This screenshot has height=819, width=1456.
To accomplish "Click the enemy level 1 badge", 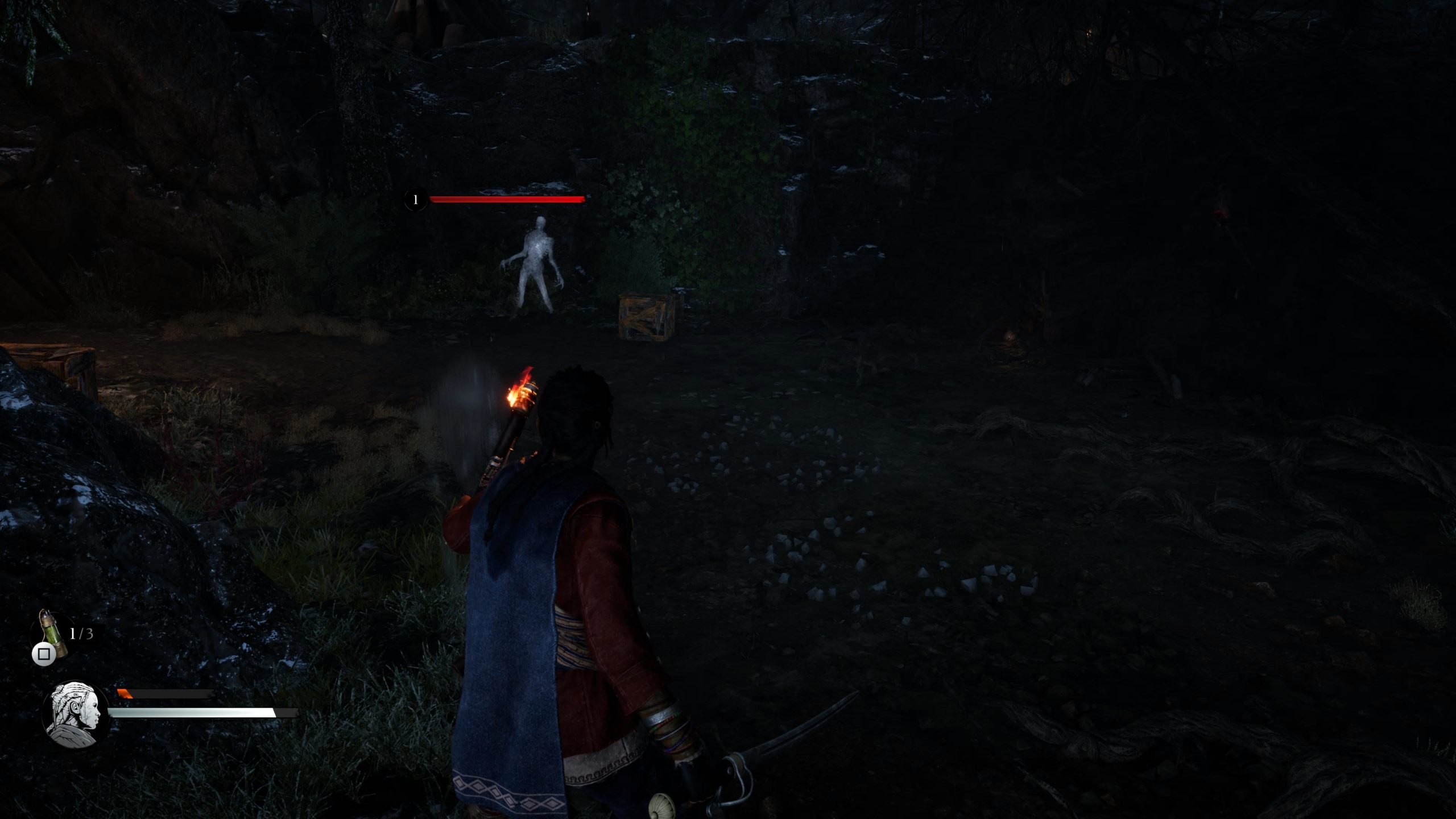I will pos(416,200).
